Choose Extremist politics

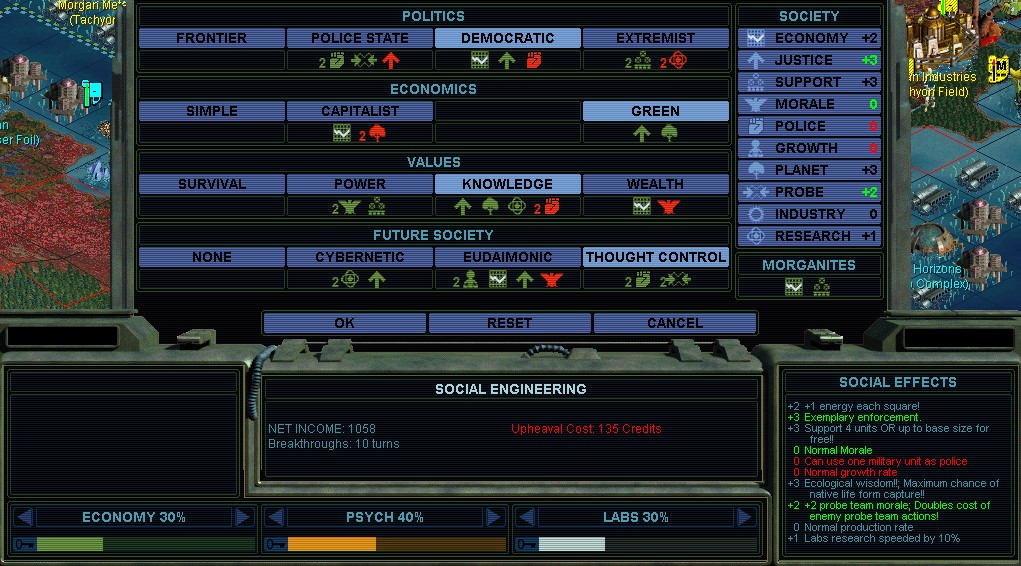point(655,38)
